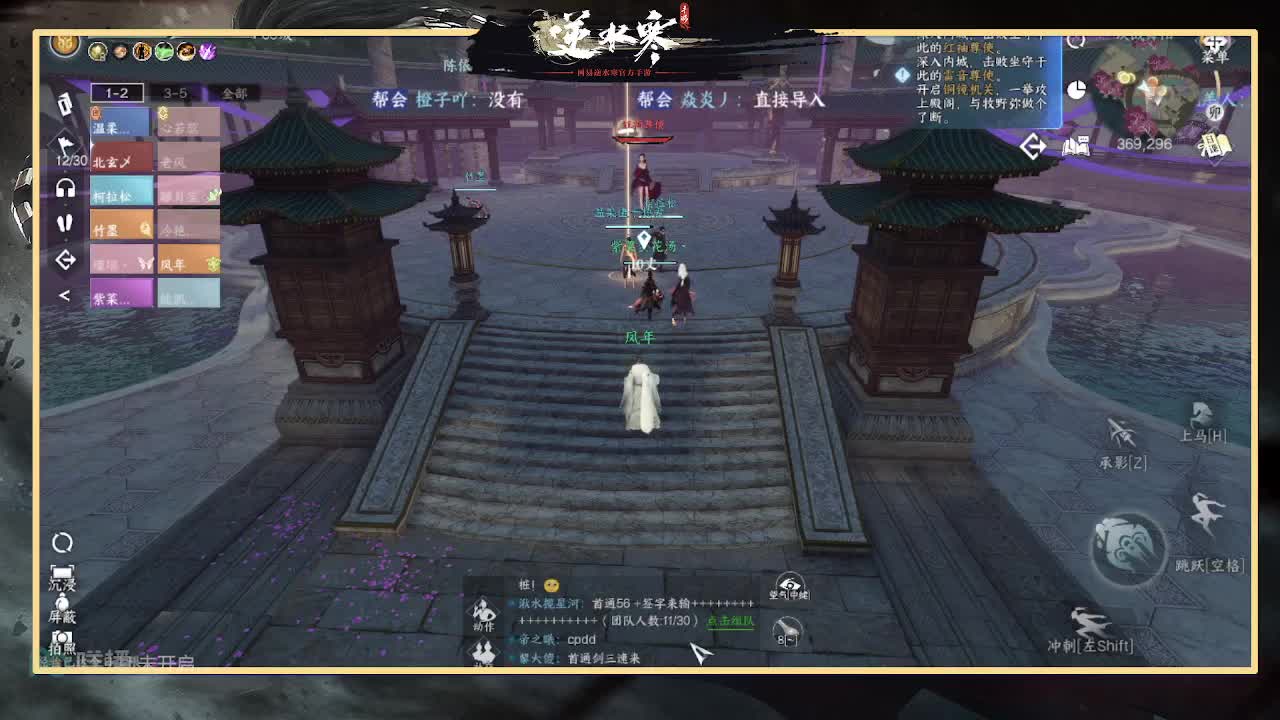Open the daily journal icon right of 369,296
The width and height of the screenshot is (1280, 720).
point(1214,144)
